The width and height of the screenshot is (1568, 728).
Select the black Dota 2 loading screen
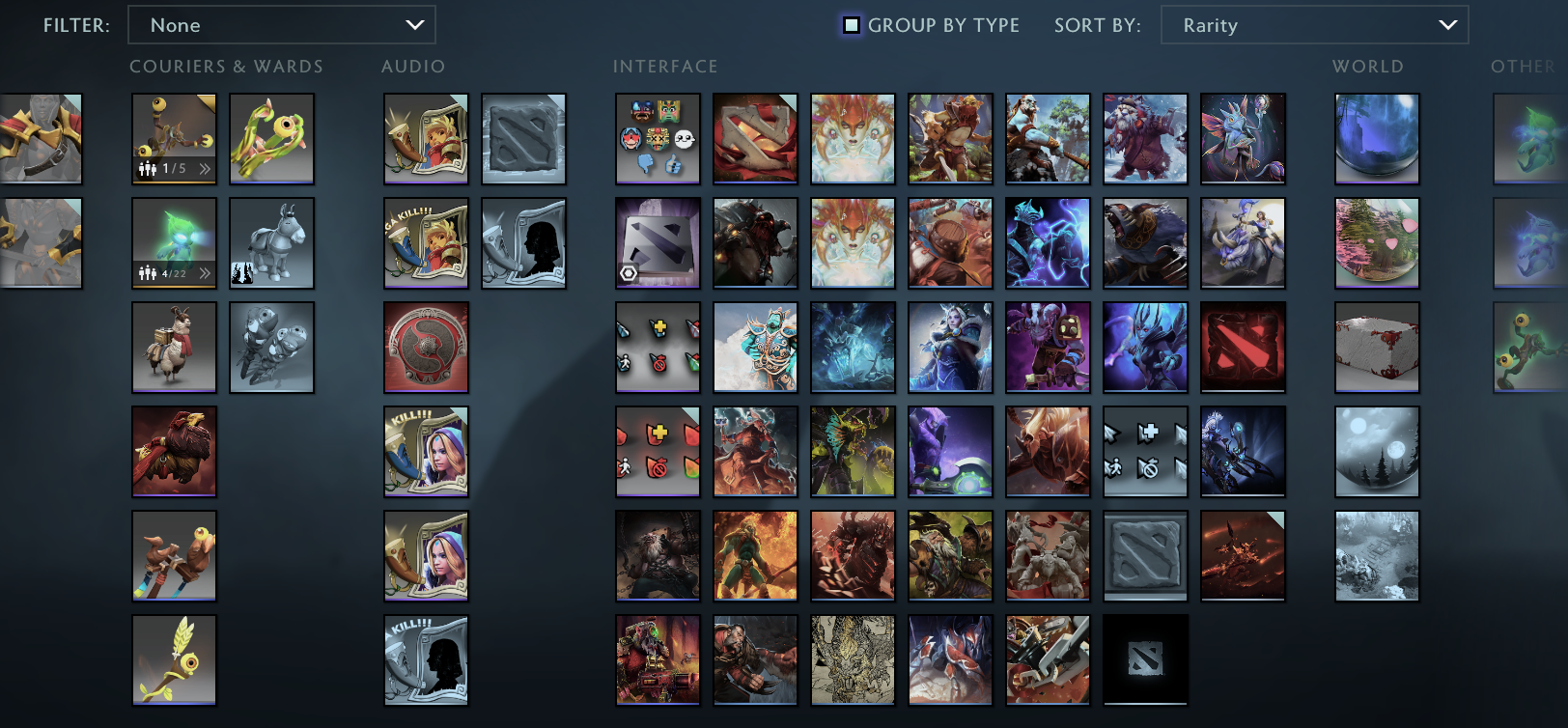[x=1145, y=660]
